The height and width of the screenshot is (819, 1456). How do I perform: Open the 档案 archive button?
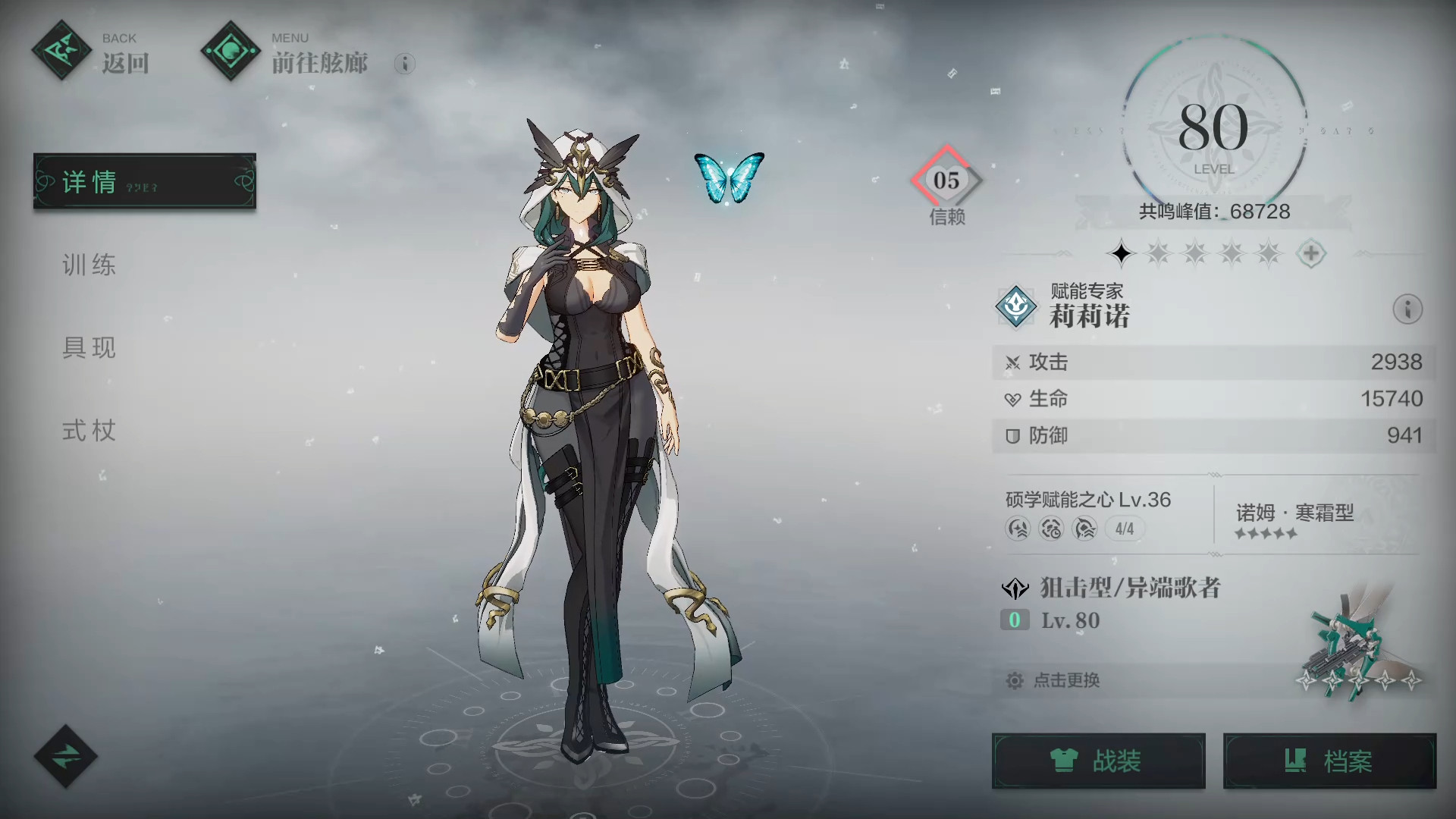pyautogui.click(x=1329, y=761)
